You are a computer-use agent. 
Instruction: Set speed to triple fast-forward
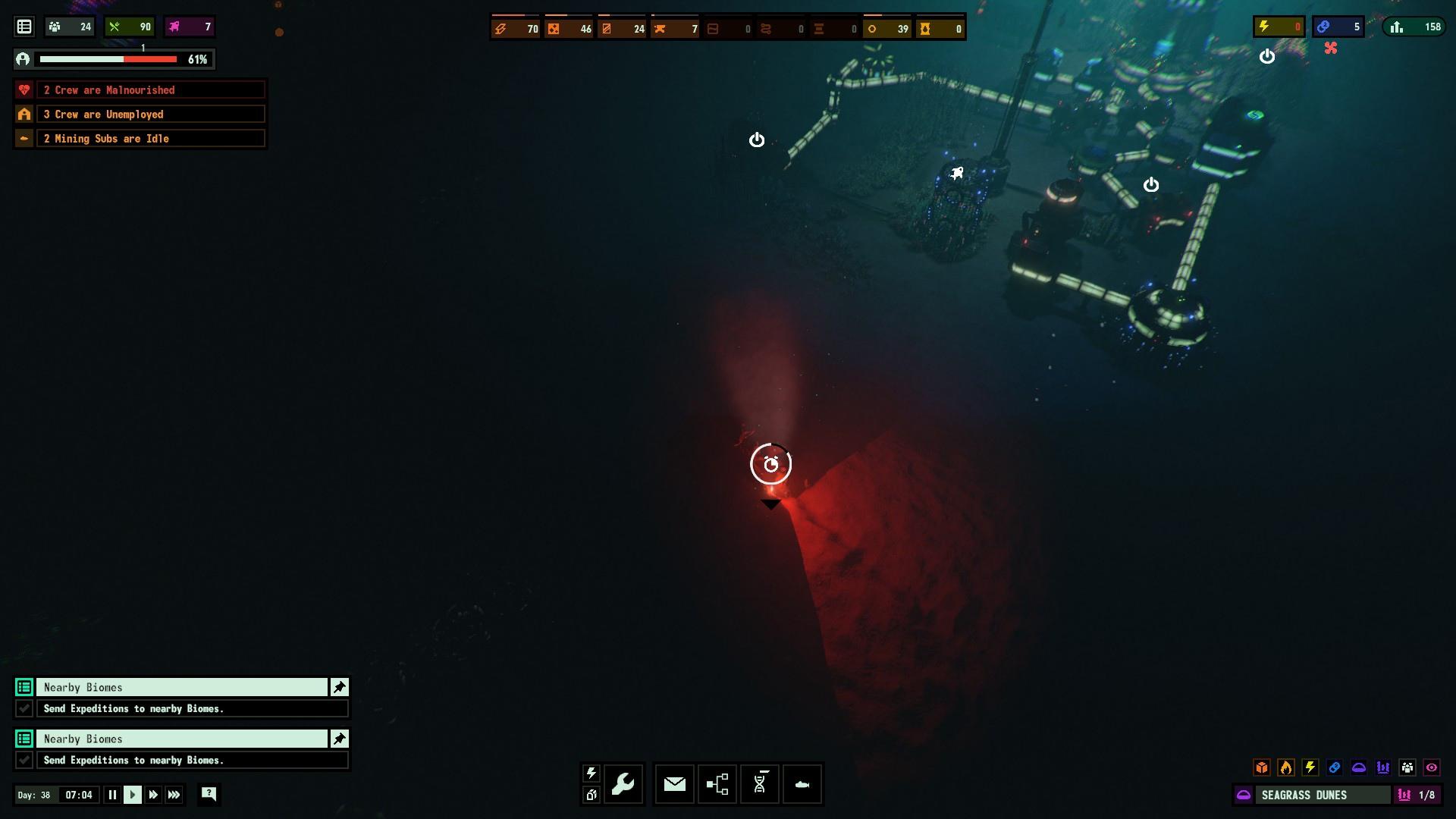(x=174, y=795)
